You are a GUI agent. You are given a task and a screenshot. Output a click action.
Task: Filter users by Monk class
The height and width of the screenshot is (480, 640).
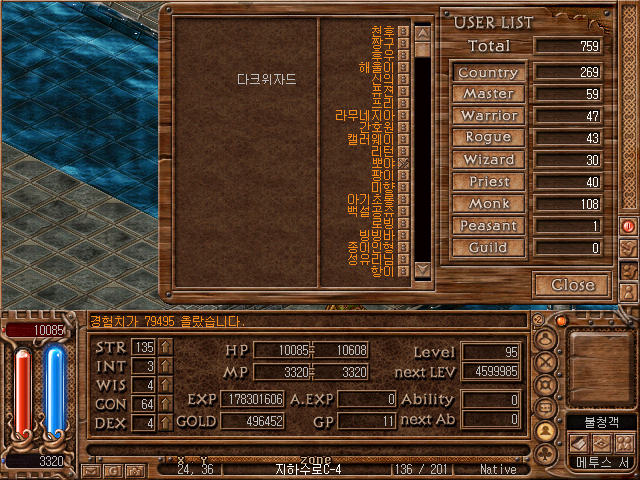point(488,204)
